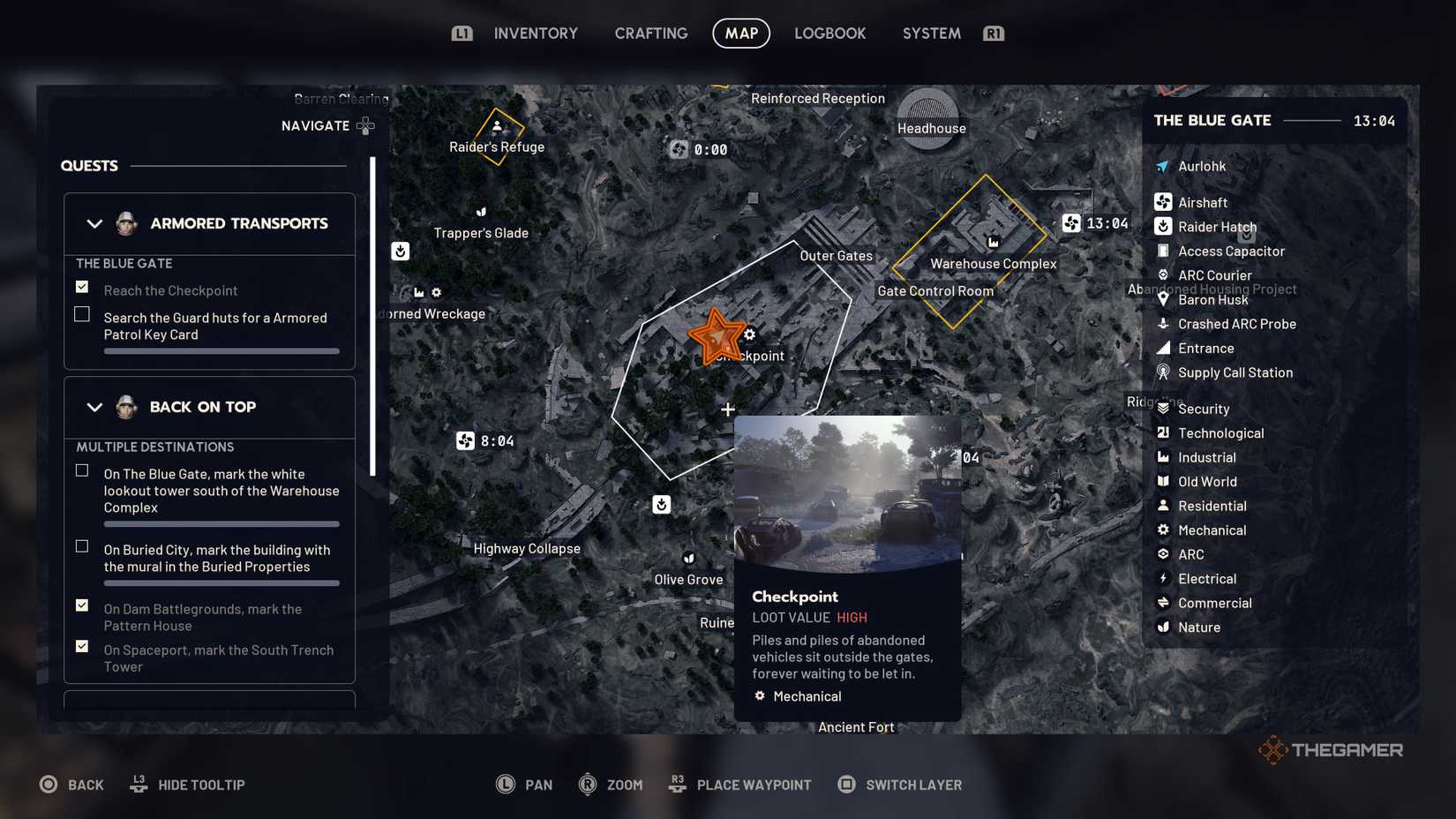
Task: Select the Airshaft icon in the map legend
Action: pyautogui.click(x=1163, y=202)
